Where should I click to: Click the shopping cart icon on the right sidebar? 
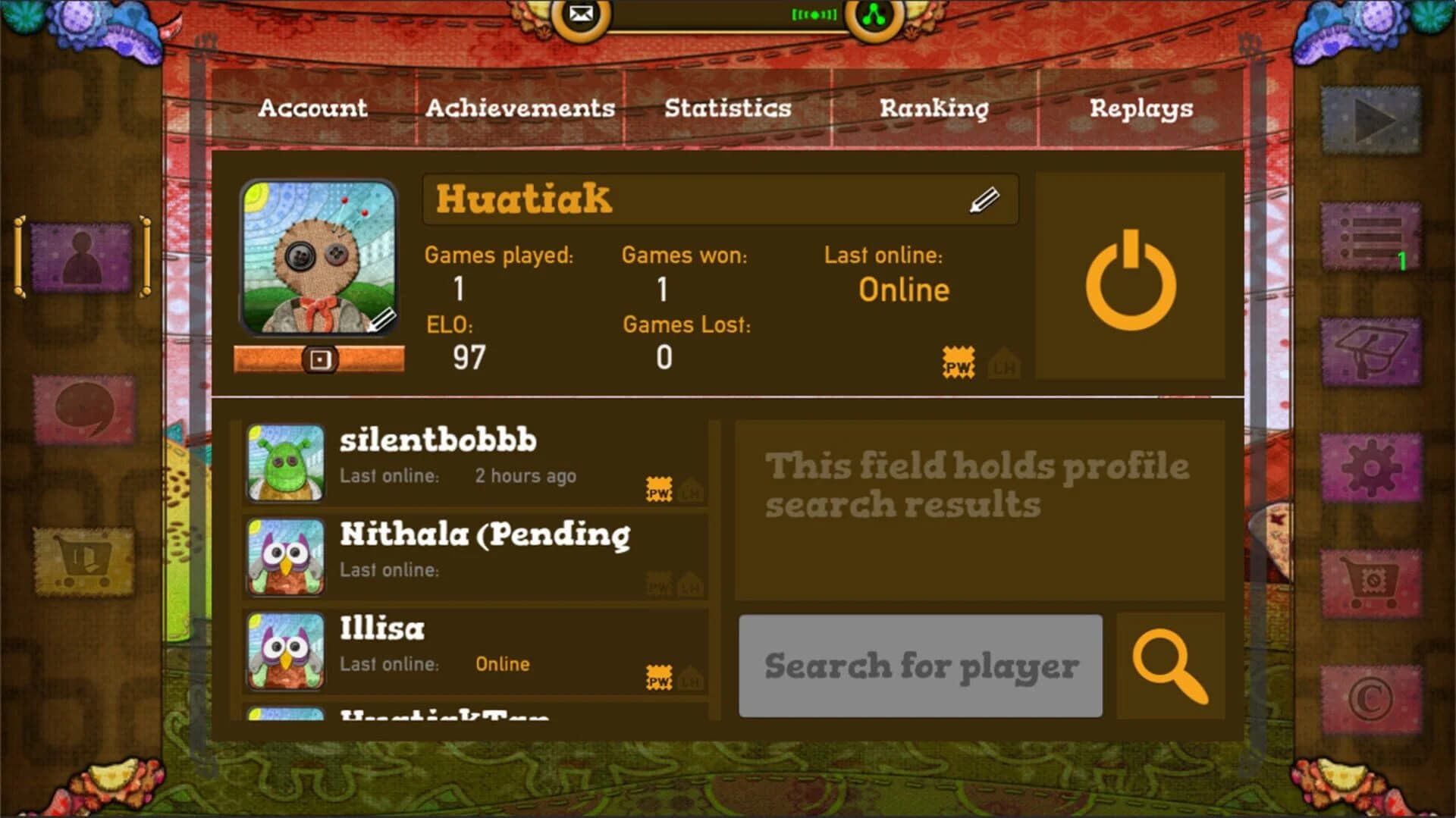coord(1372,584)
